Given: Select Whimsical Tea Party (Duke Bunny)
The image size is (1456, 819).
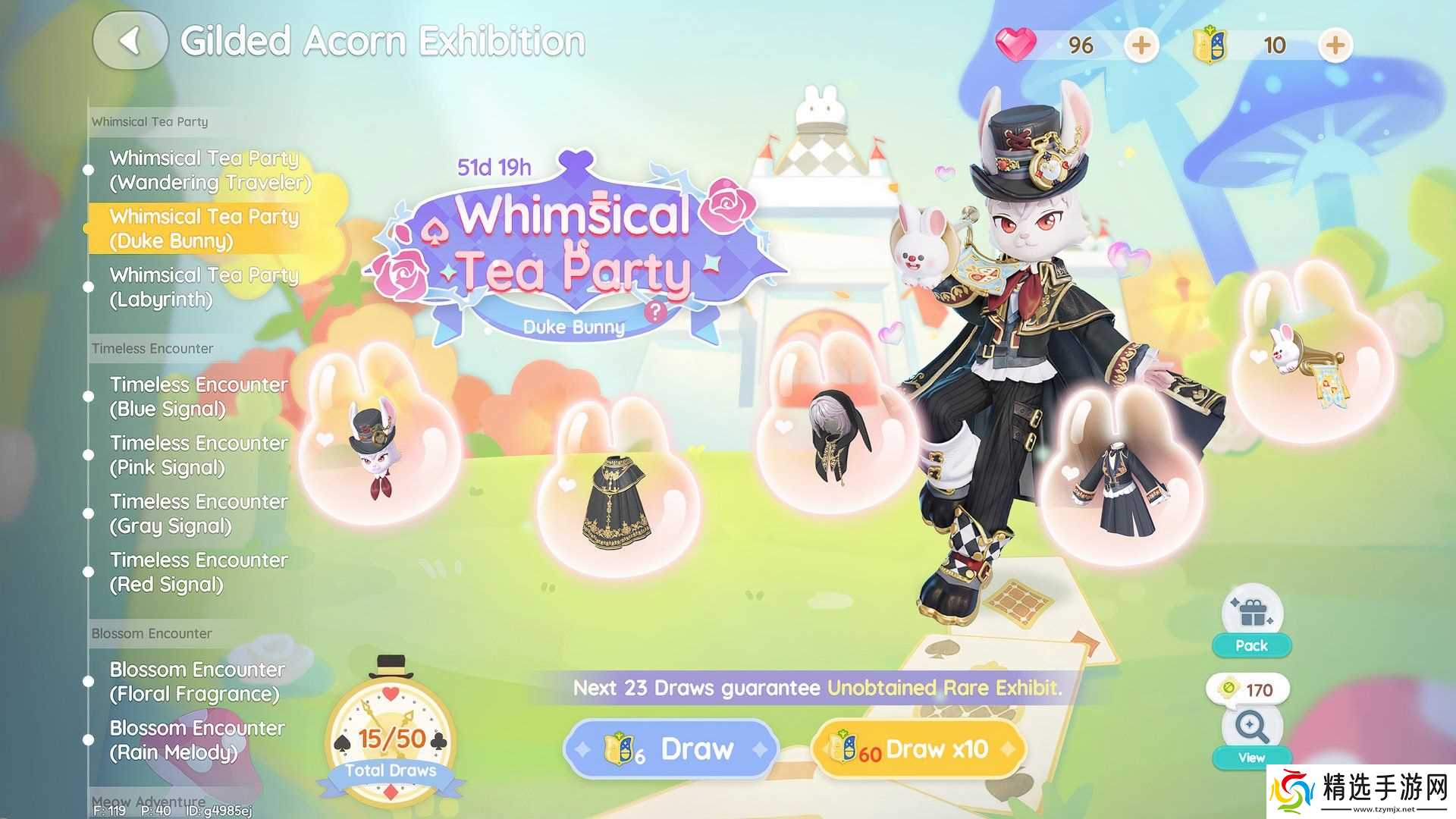Looking at the screenshot, I should (x=205, y=228).
